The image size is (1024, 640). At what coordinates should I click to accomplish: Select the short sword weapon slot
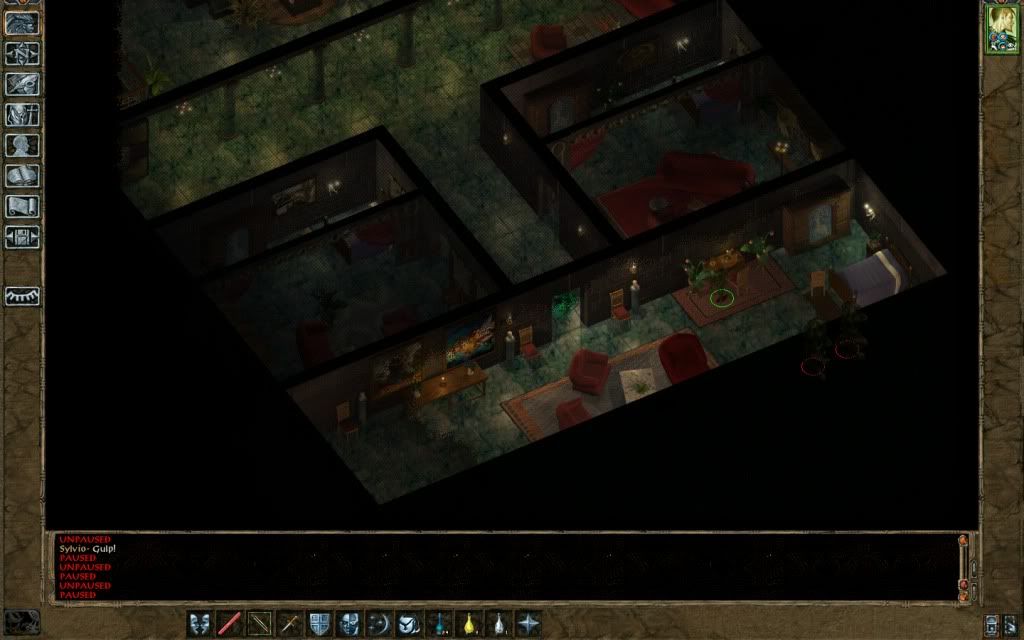point(290,624)
